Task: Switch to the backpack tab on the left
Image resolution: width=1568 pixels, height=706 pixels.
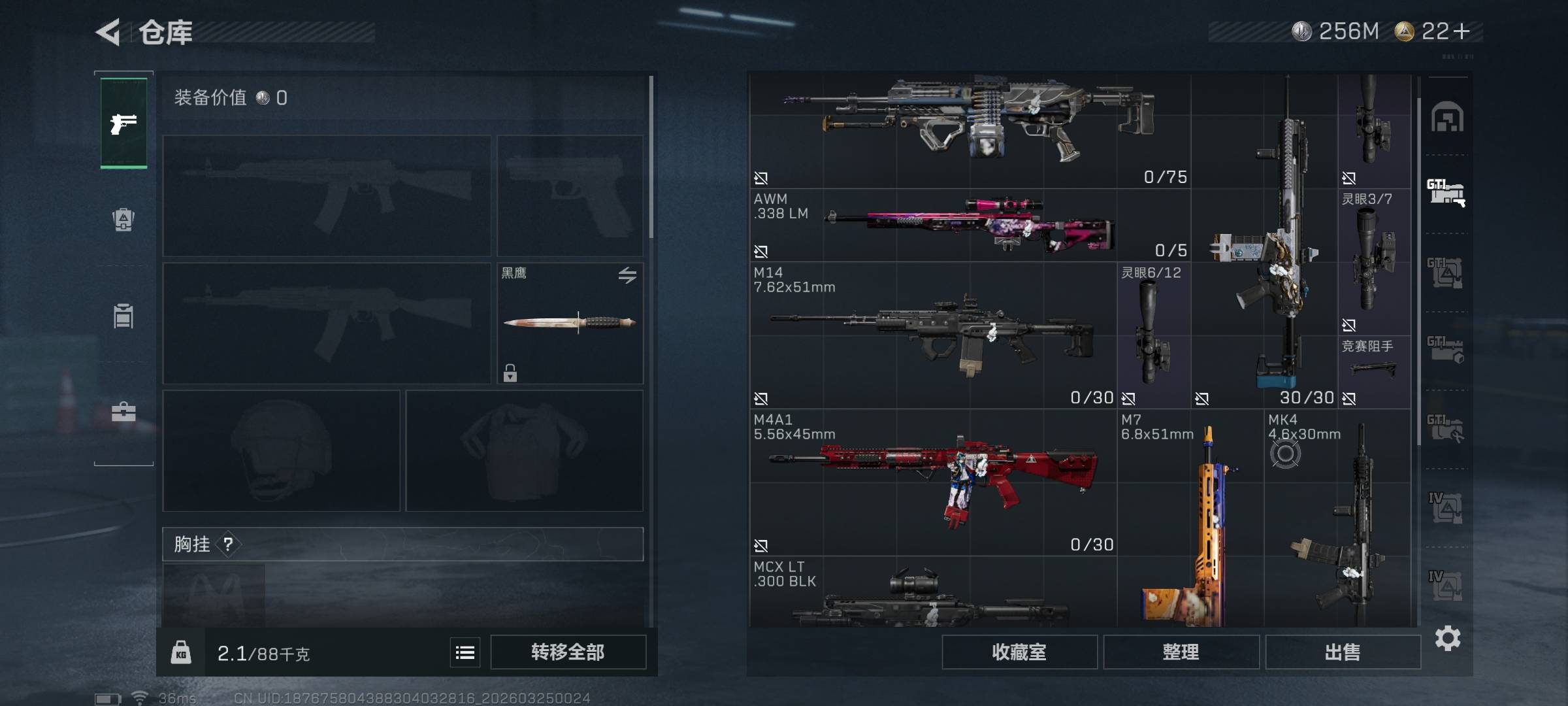Action: (x=123, y=220)
